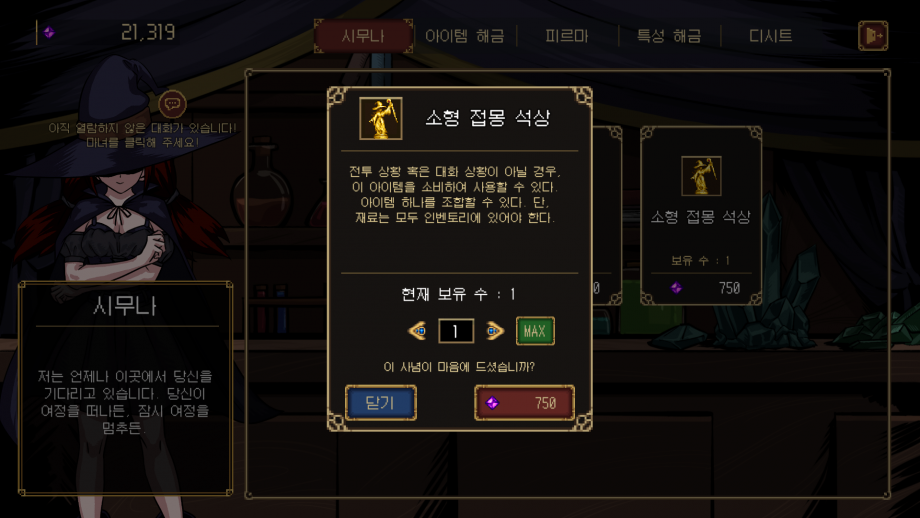Open the 디시트 tab
The width and height of the screenshot is (920, 518).
click(770, 36)
